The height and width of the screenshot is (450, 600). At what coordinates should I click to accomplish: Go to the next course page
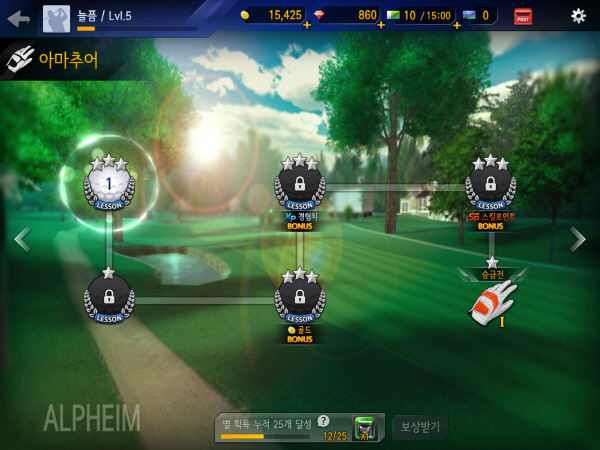(578, 239)
